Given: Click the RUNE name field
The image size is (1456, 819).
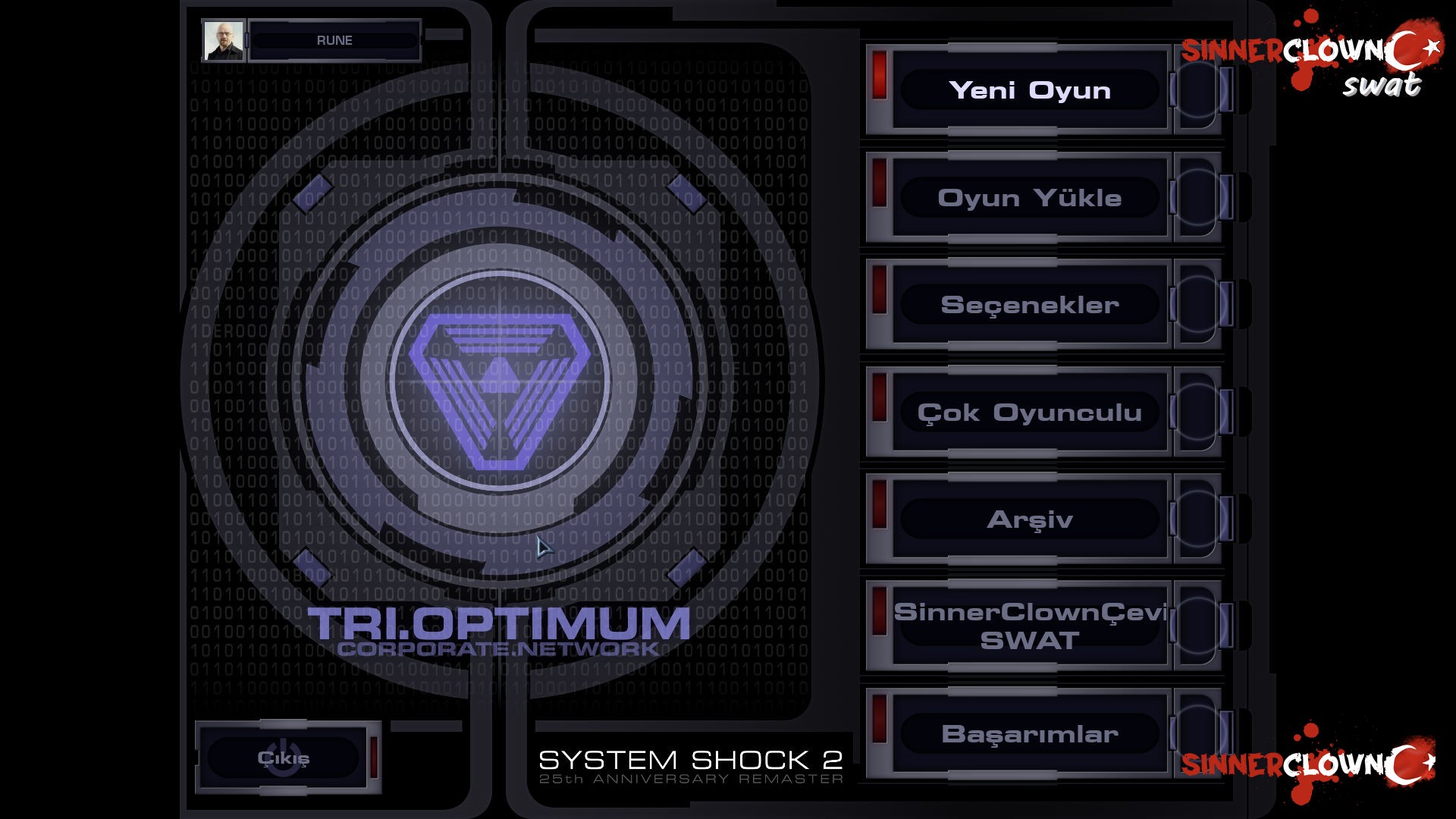Looking at the screenshot, I should 337,39.
